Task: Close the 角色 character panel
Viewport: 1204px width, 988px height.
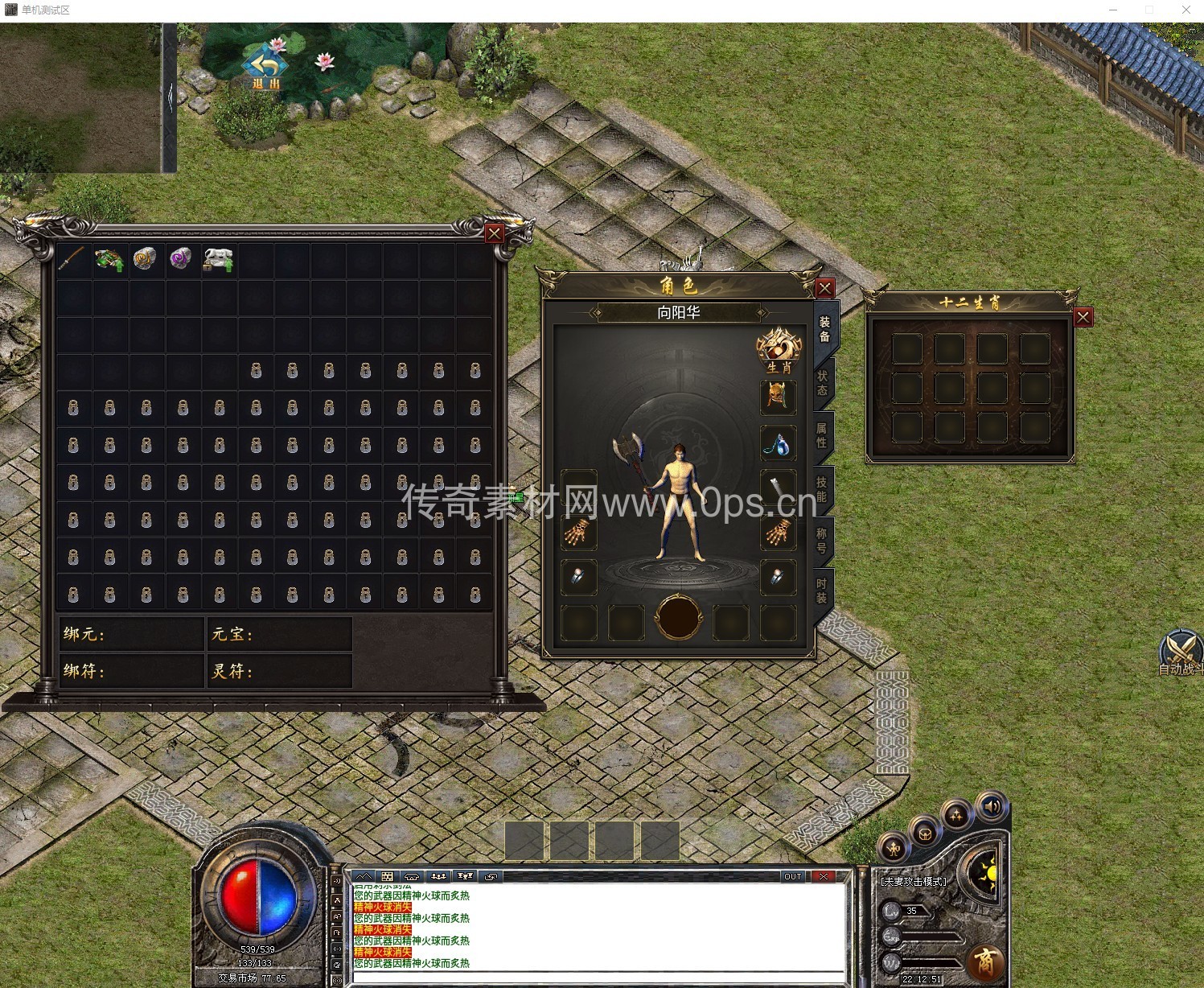Action: click(824, 288)
